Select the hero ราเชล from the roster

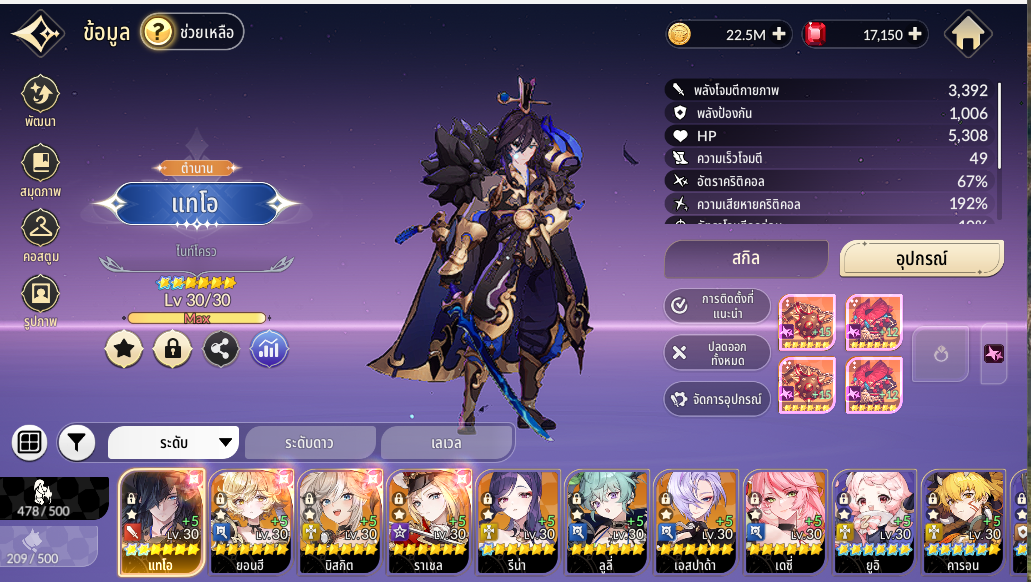[x=429, y=522]
